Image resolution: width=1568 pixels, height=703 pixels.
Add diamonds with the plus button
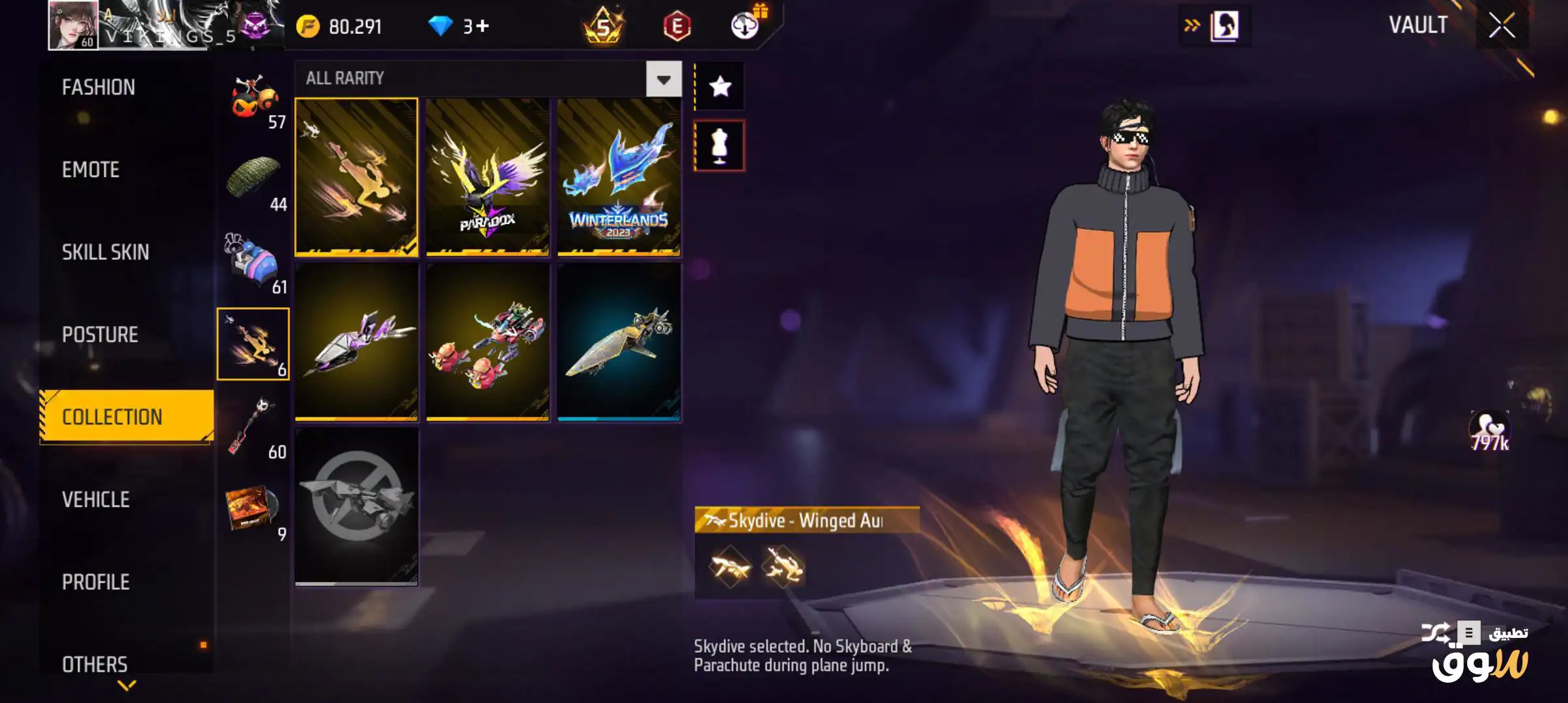pyautogui.click(x=482, y=26)
